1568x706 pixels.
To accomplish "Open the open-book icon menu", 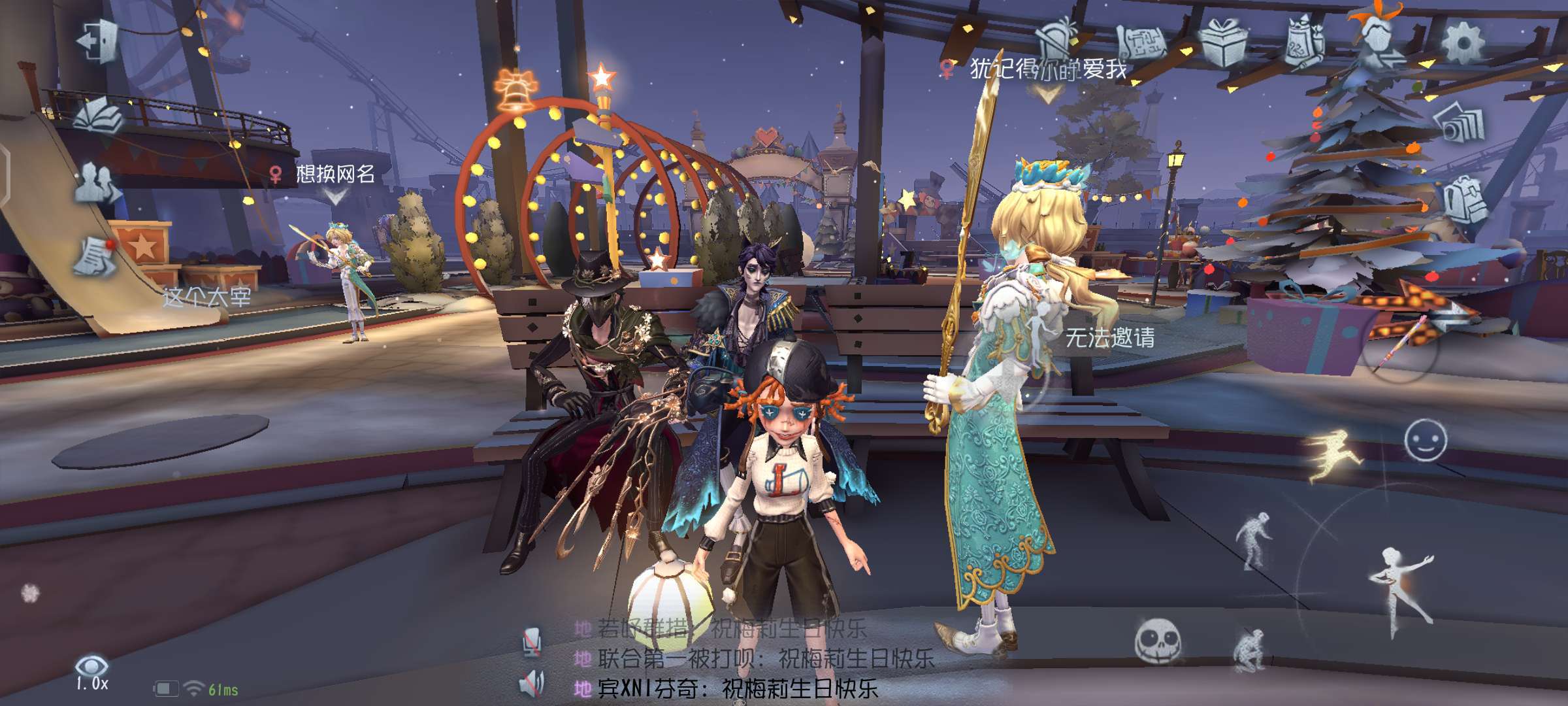I will [x=99, y=116].
